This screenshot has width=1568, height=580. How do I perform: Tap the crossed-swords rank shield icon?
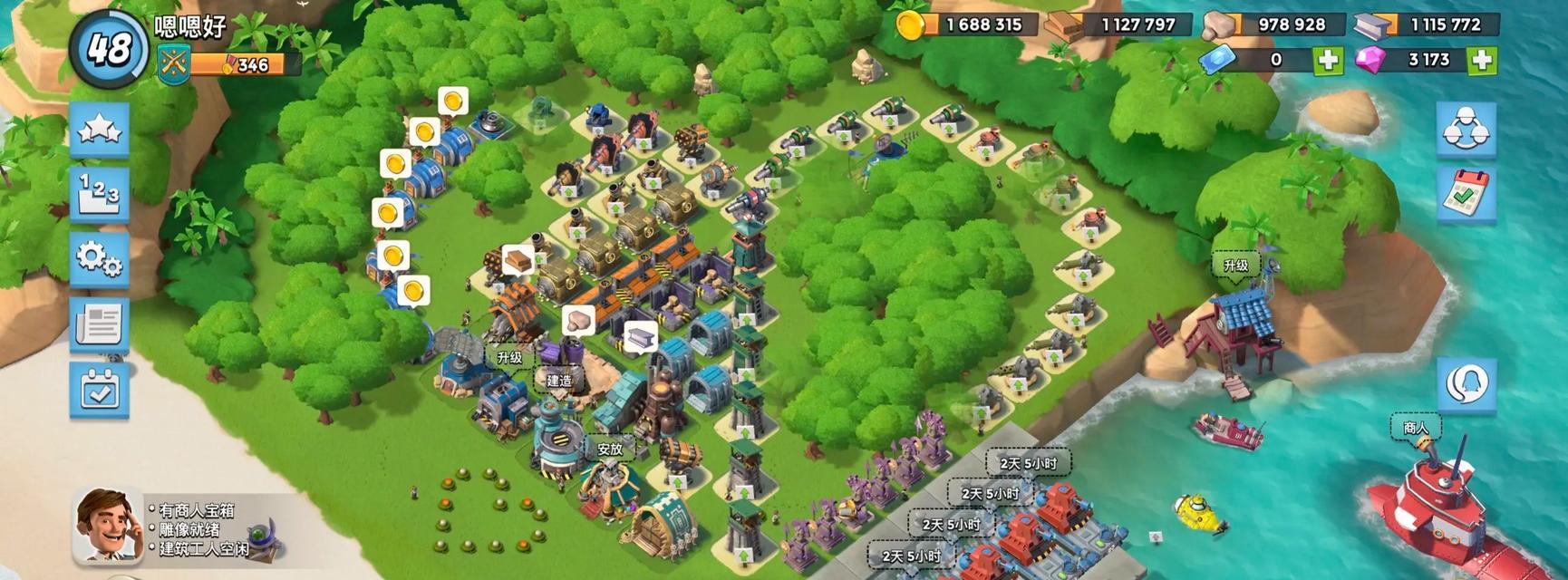click(x=173, y=64)
